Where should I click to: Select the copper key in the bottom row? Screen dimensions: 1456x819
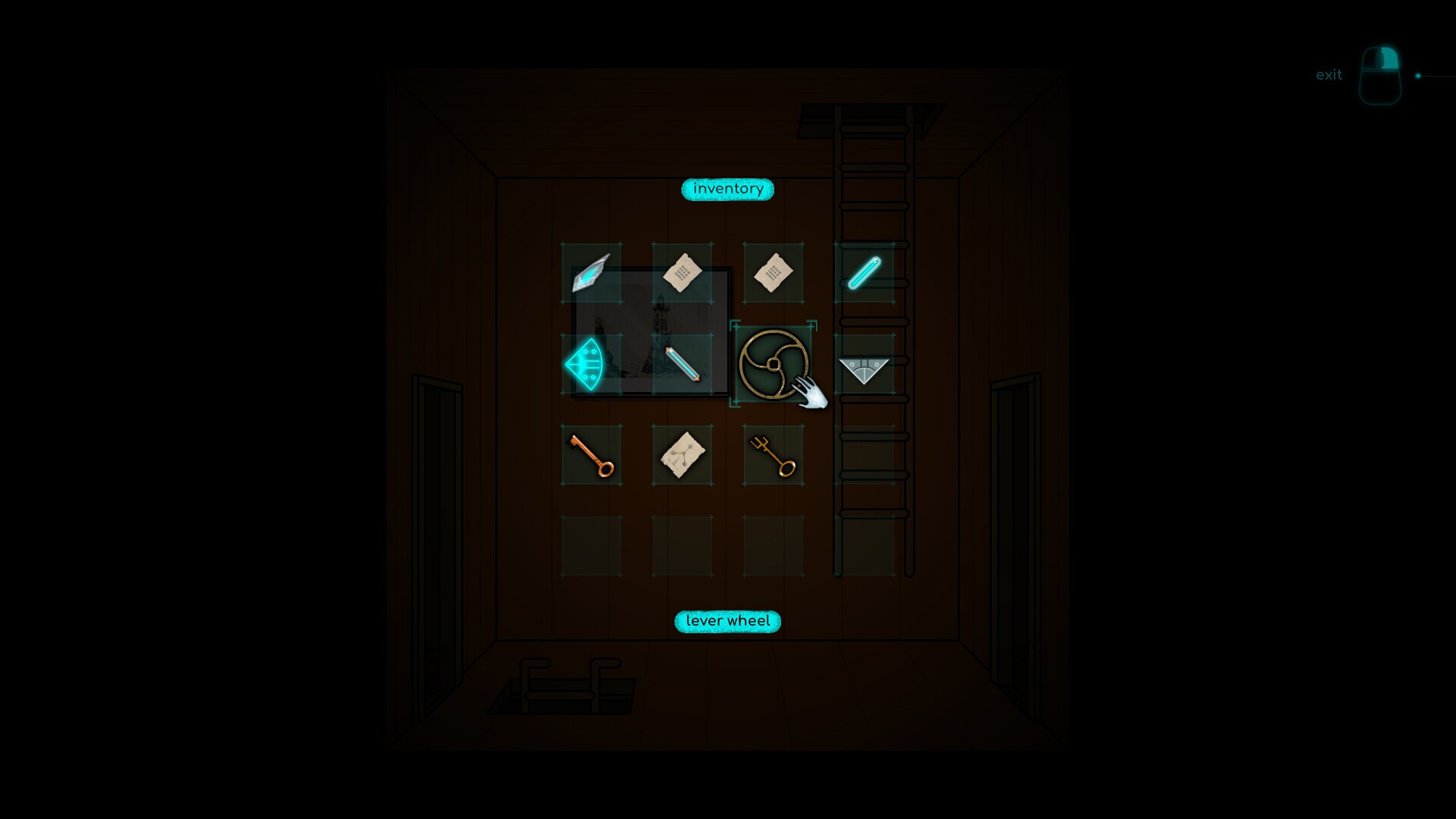click(x=591, y=456)
